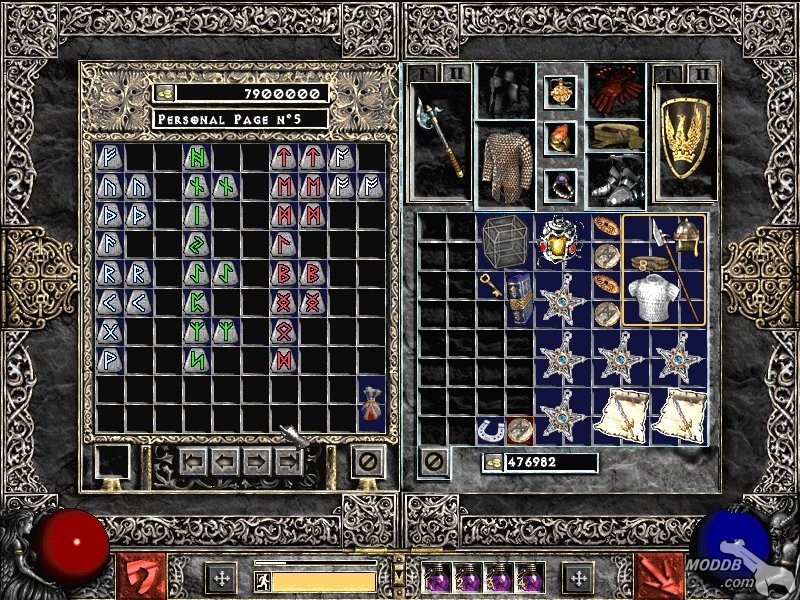The width and height of the screenshot is (800, 600).
Task: Pick the key in the inventory
Action: pos(490,285)
